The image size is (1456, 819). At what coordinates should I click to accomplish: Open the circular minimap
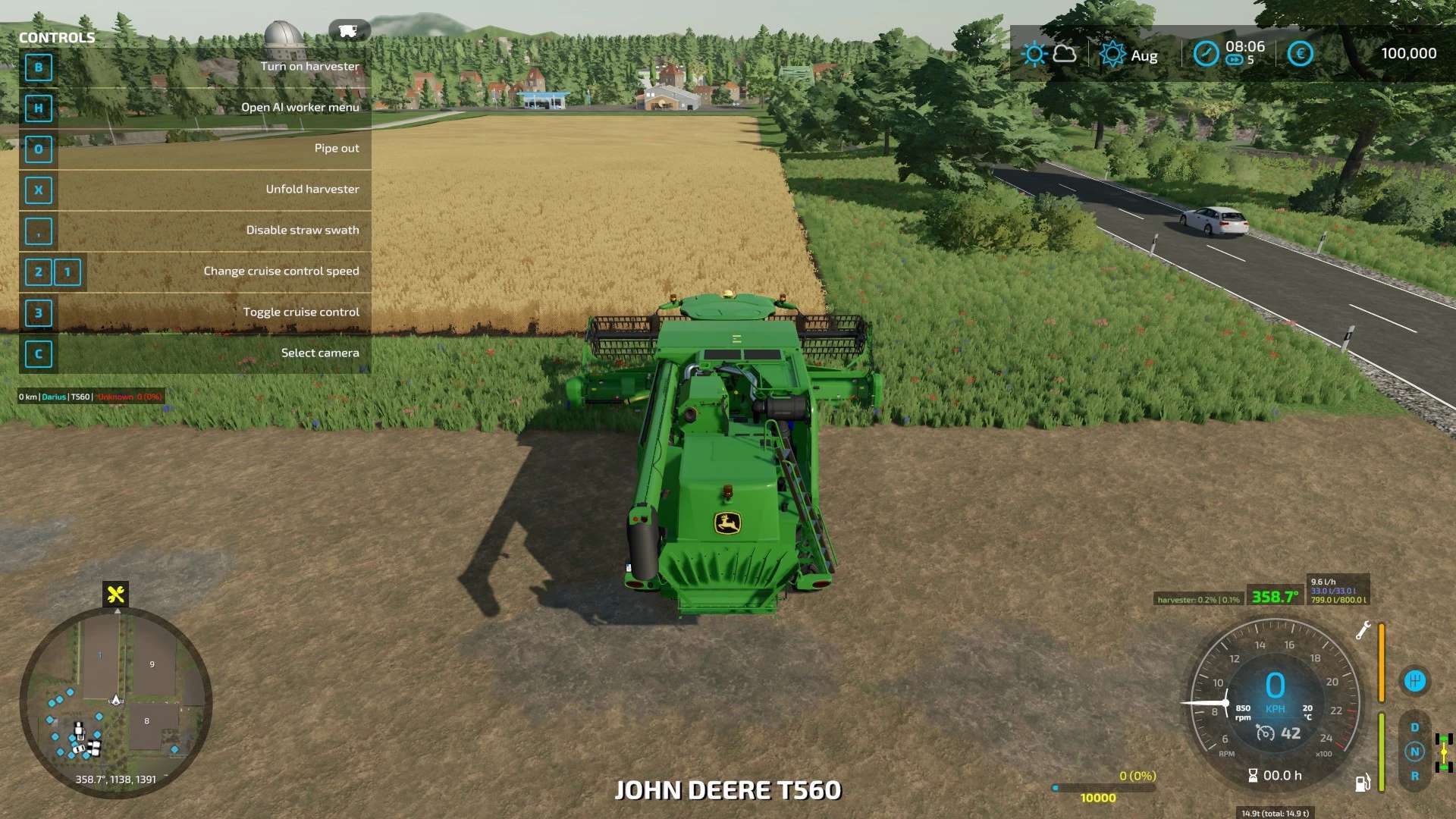click(x=115, y=701)
